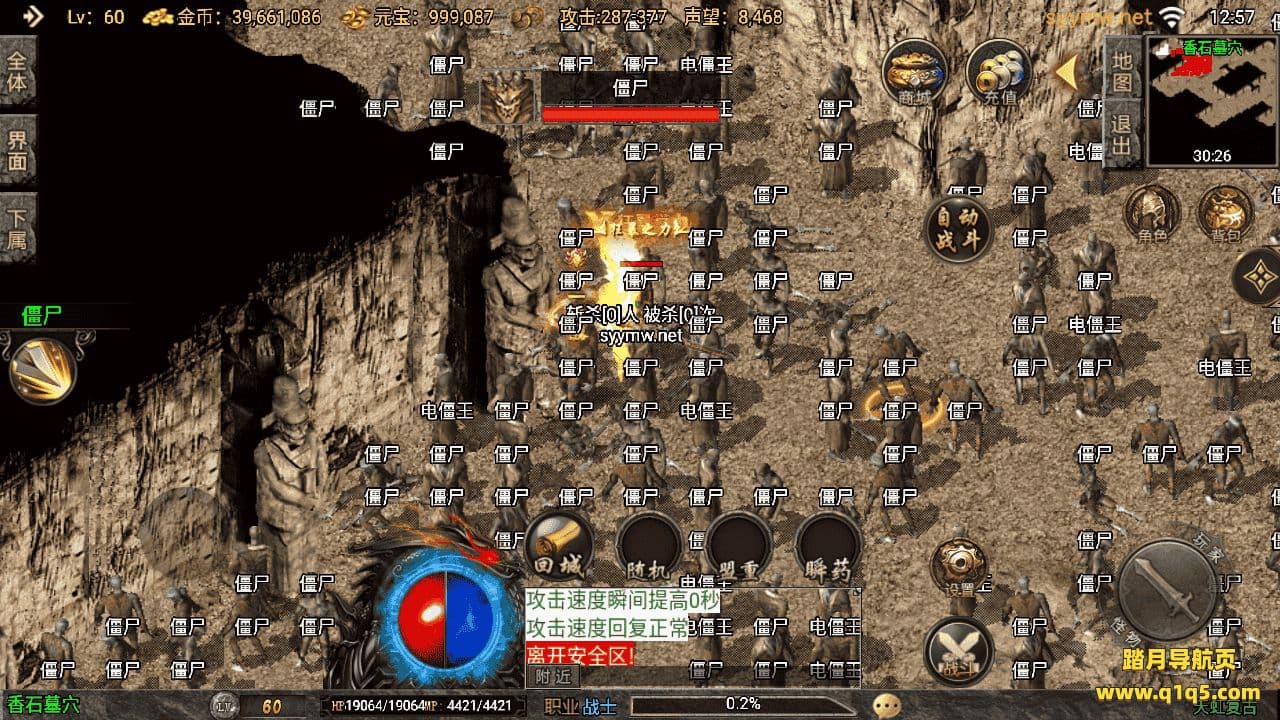The image size is (1280, 720).
Task: Switch to the 下属 tab
Action: coord(17,229)
